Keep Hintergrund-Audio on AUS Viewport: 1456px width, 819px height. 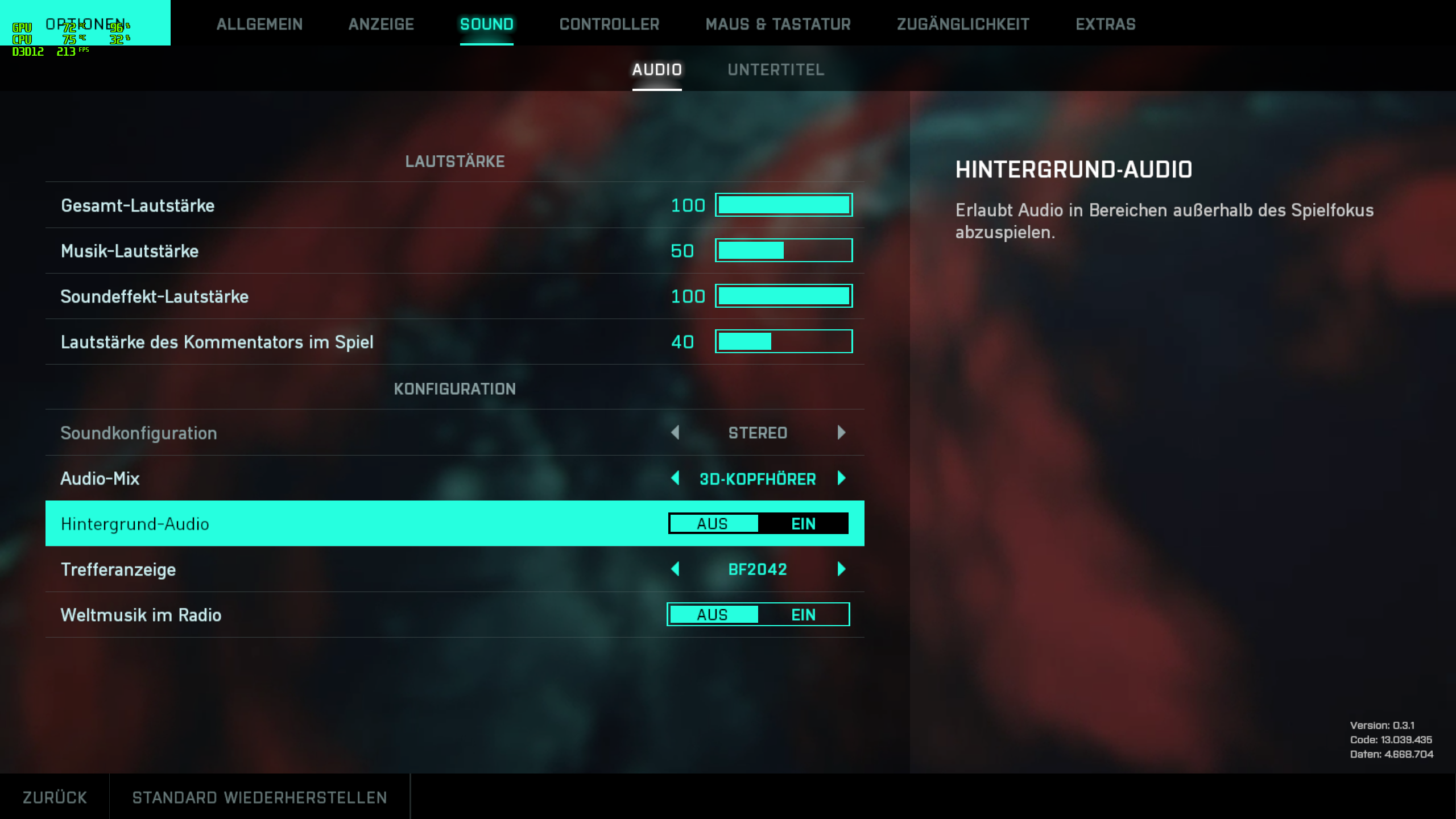click(713, 524)
